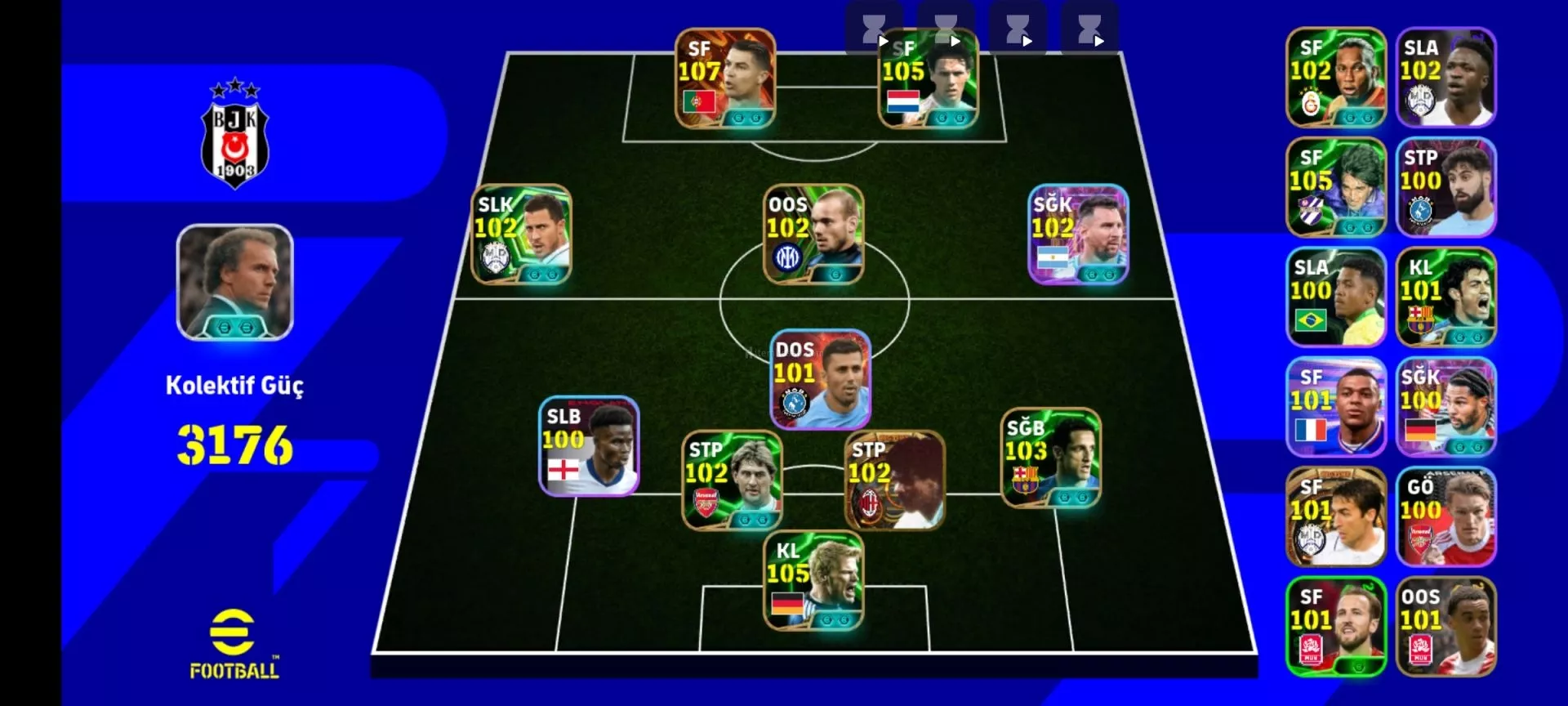Choose the SLA 102 substitute winger card
The image size is (1568, 706).
(1446, 78)
